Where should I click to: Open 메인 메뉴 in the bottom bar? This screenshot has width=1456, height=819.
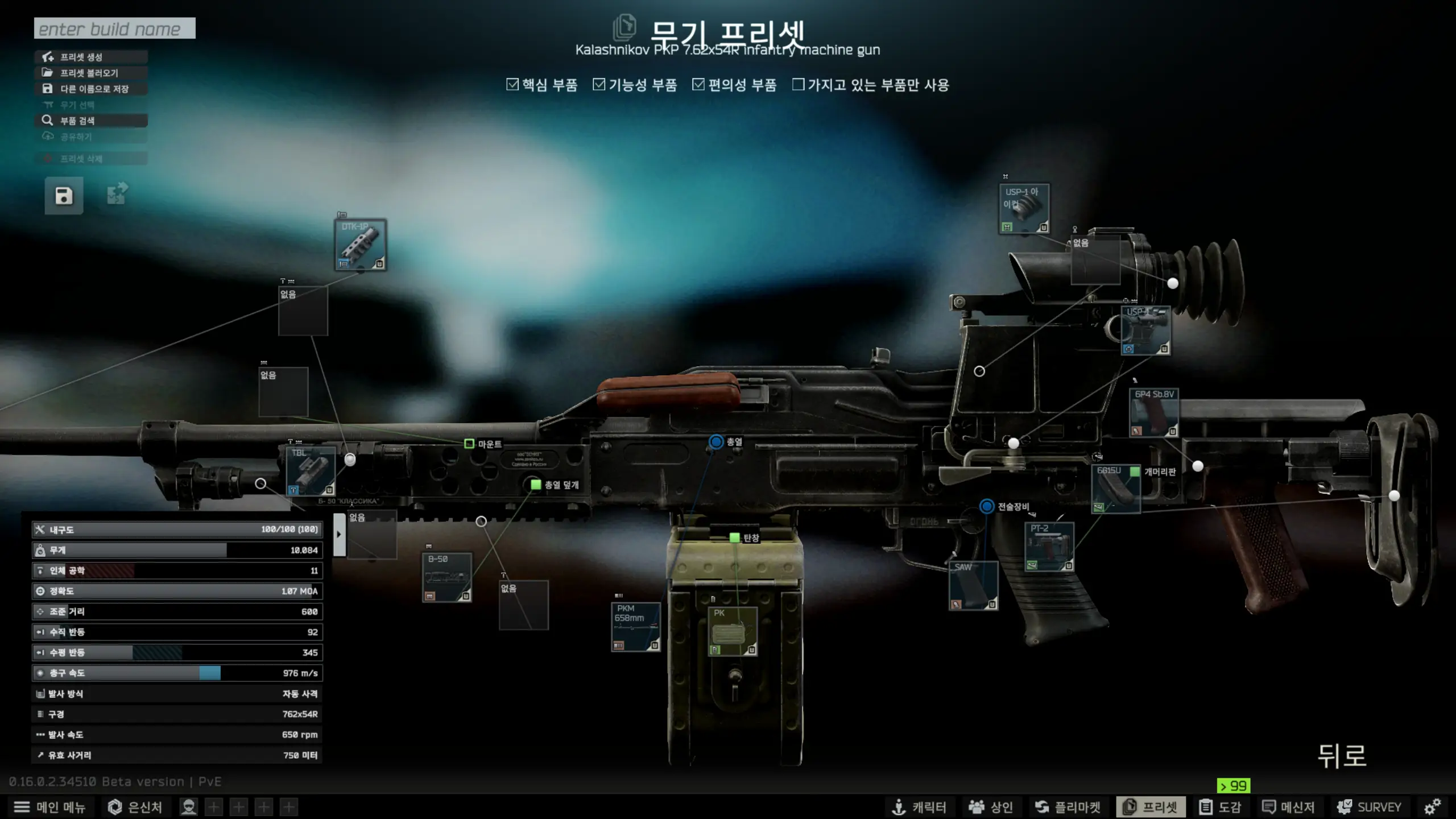coord(50,807)
